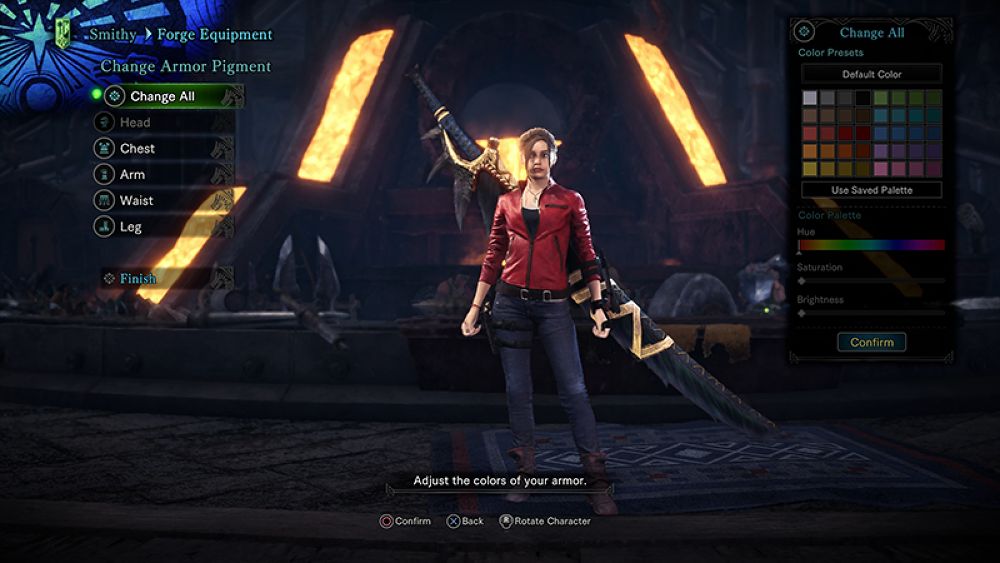Select the Chest armor entry
The image size is (1000, 563).
coord(138,148)
